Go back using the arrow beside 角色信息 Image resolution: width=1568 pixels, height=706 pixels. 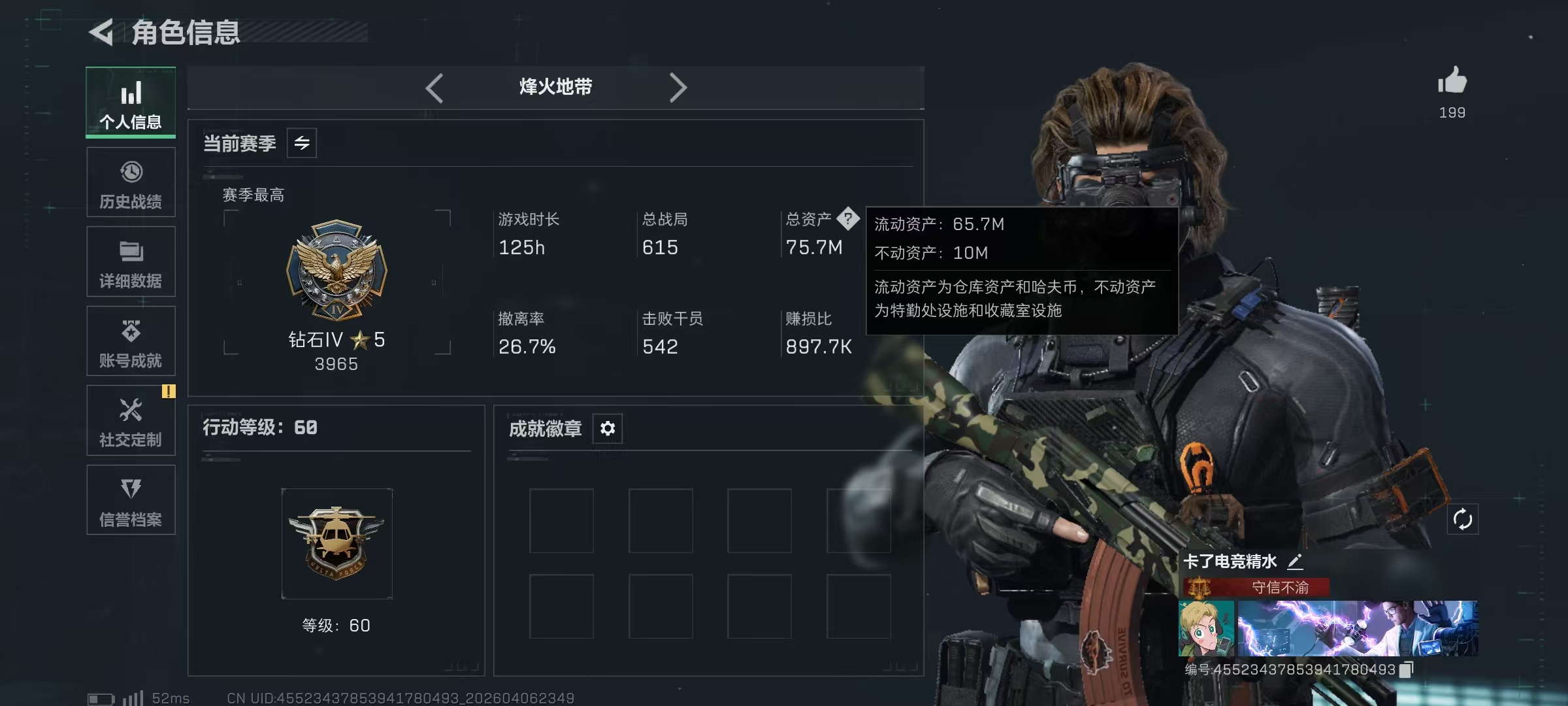point(102,32)
